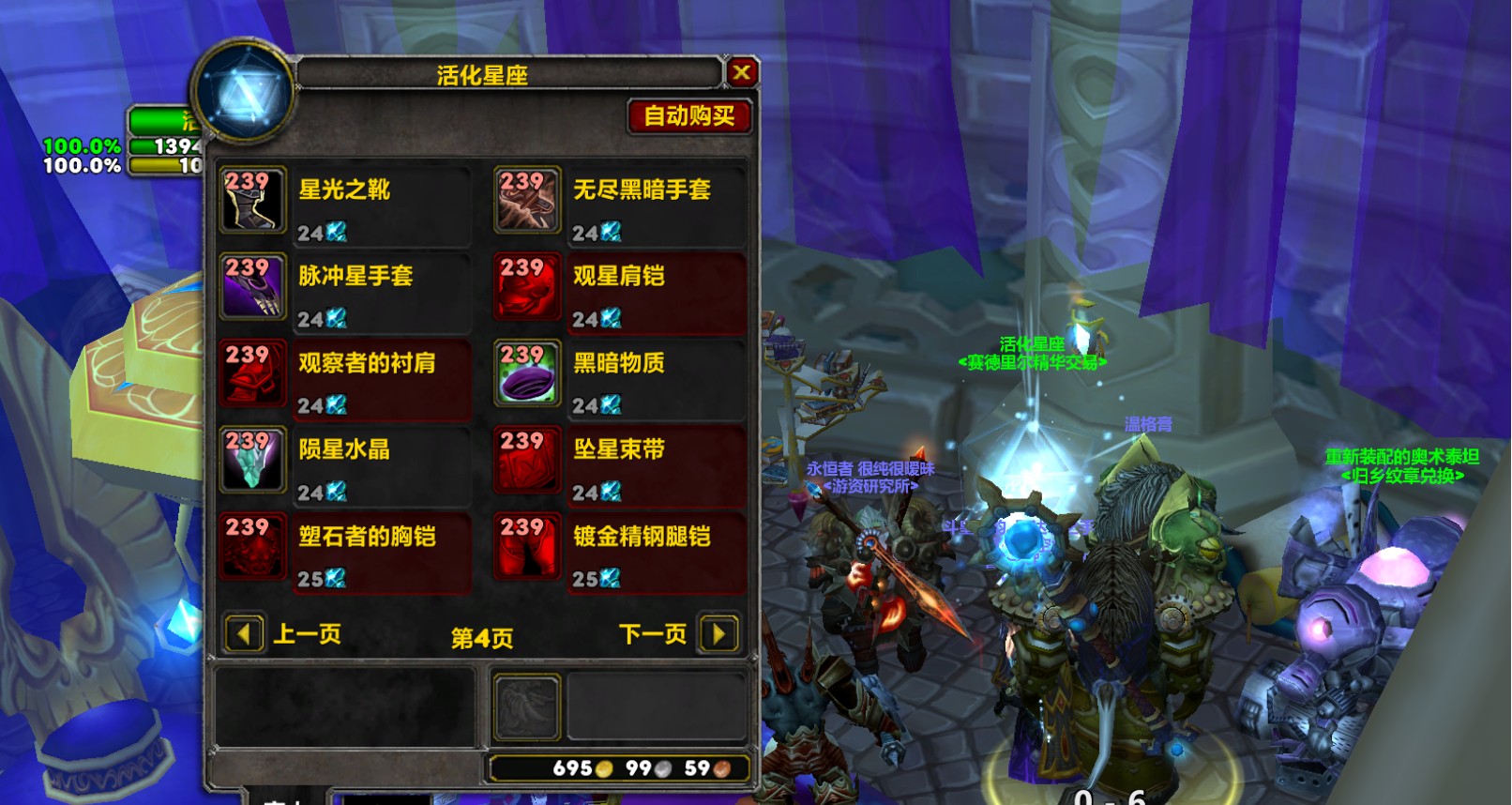Go to next page with 下一页 arrow

tap(719, 634)
